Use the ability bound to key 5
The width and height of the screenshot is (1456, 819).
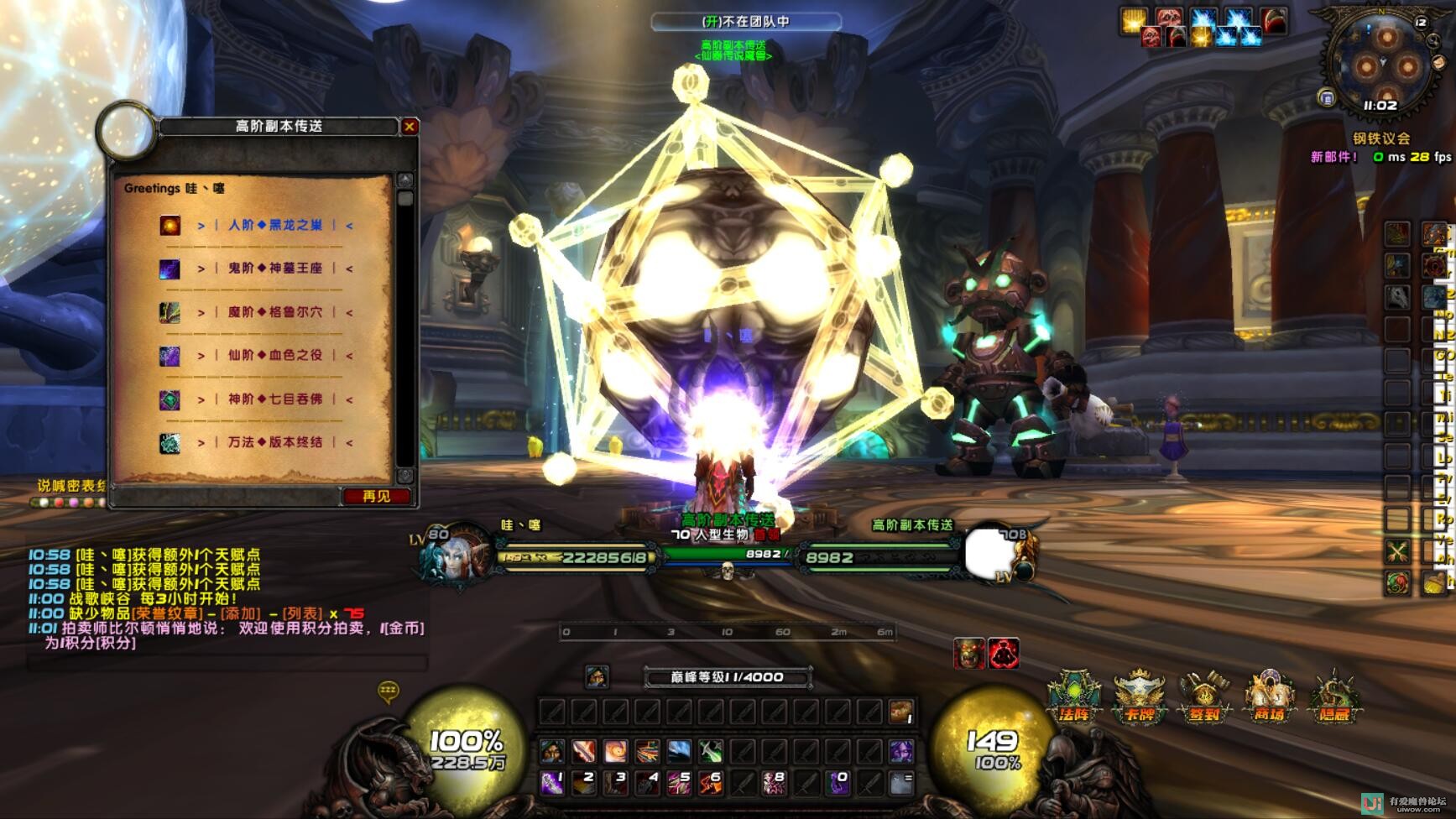click(679, 783)
